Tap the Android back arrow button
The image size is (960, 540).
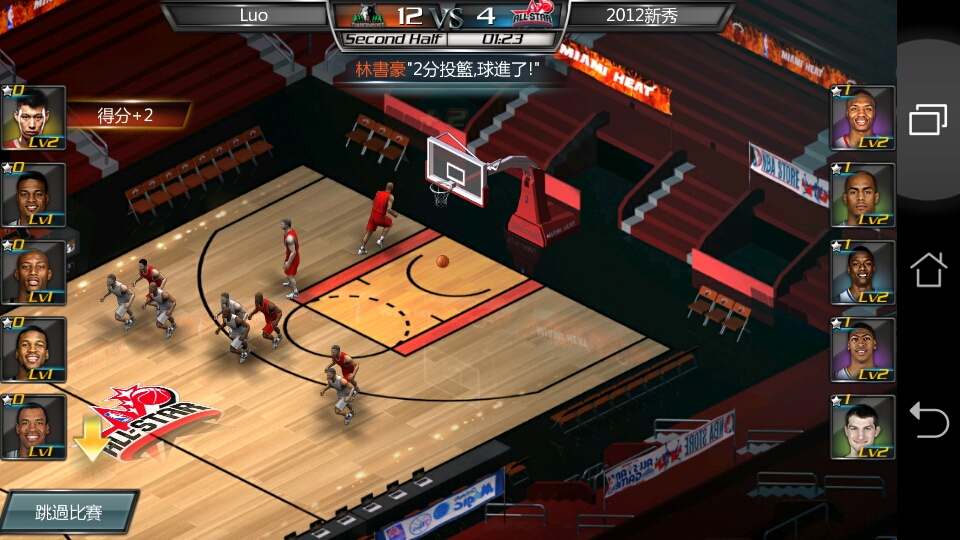(928, 419)
